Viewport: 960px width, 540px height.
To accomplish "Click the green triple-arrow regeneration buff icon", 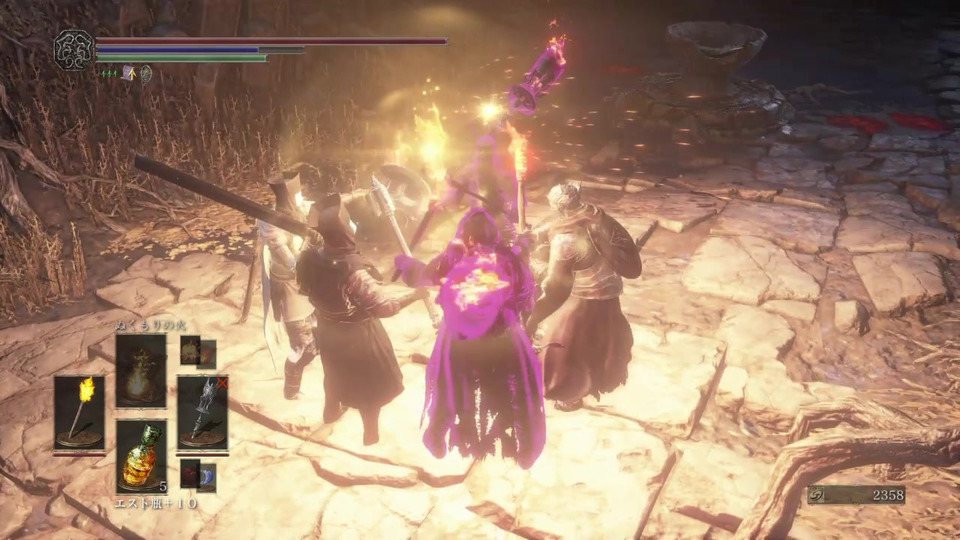I will click(109, 73).
